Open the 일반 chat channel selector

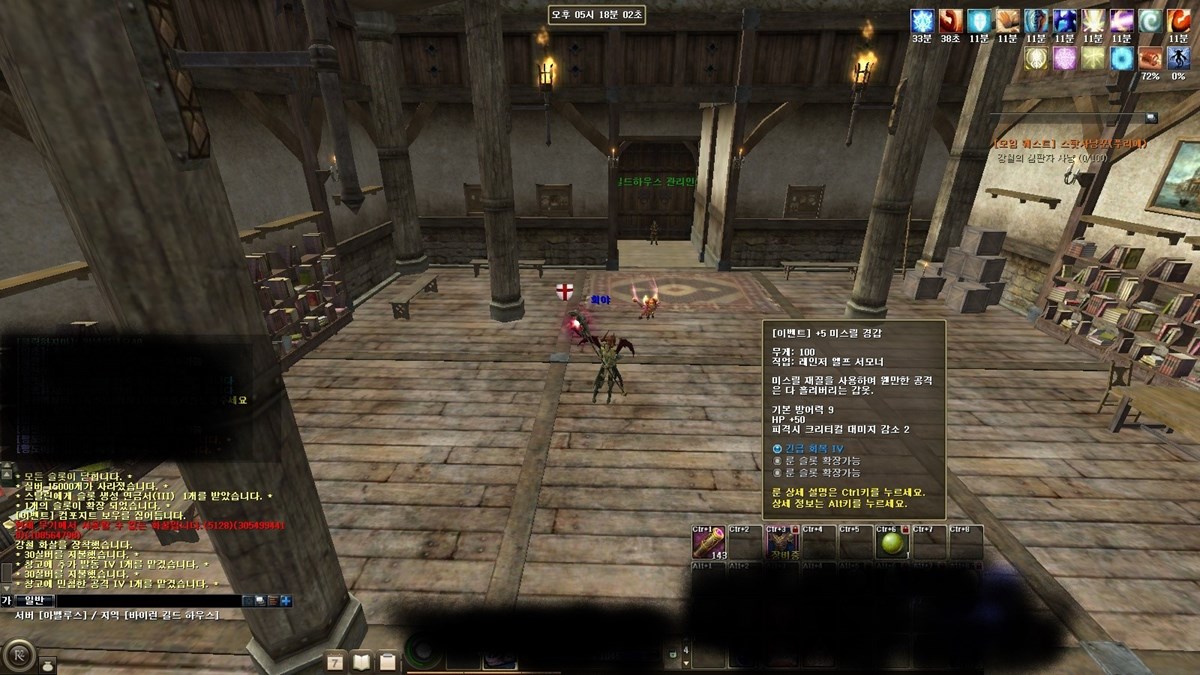[34, 600]
